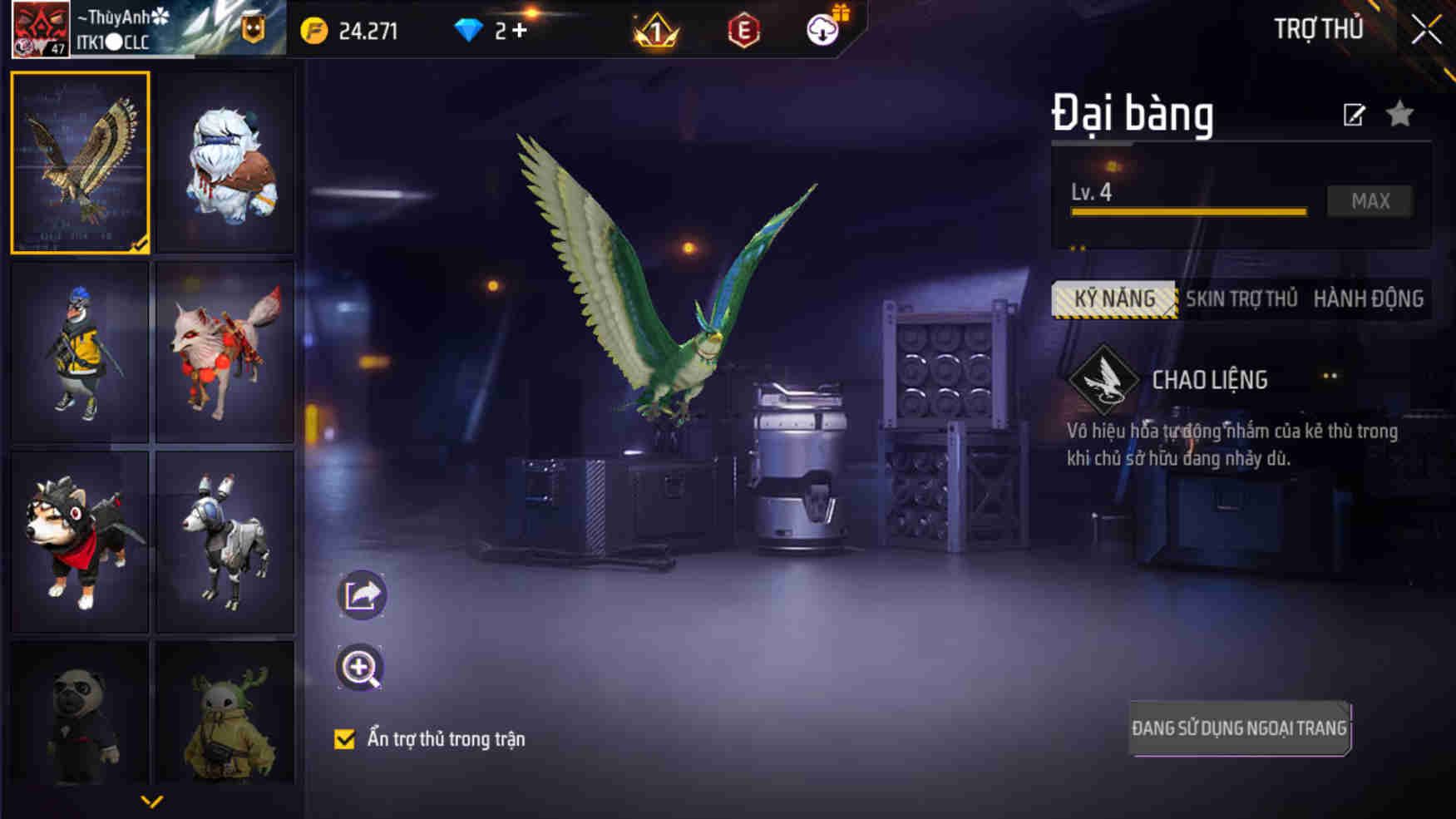1456x819 pixels.
Task: Mark the pet as favorite with star
Action: [1400, 114]
